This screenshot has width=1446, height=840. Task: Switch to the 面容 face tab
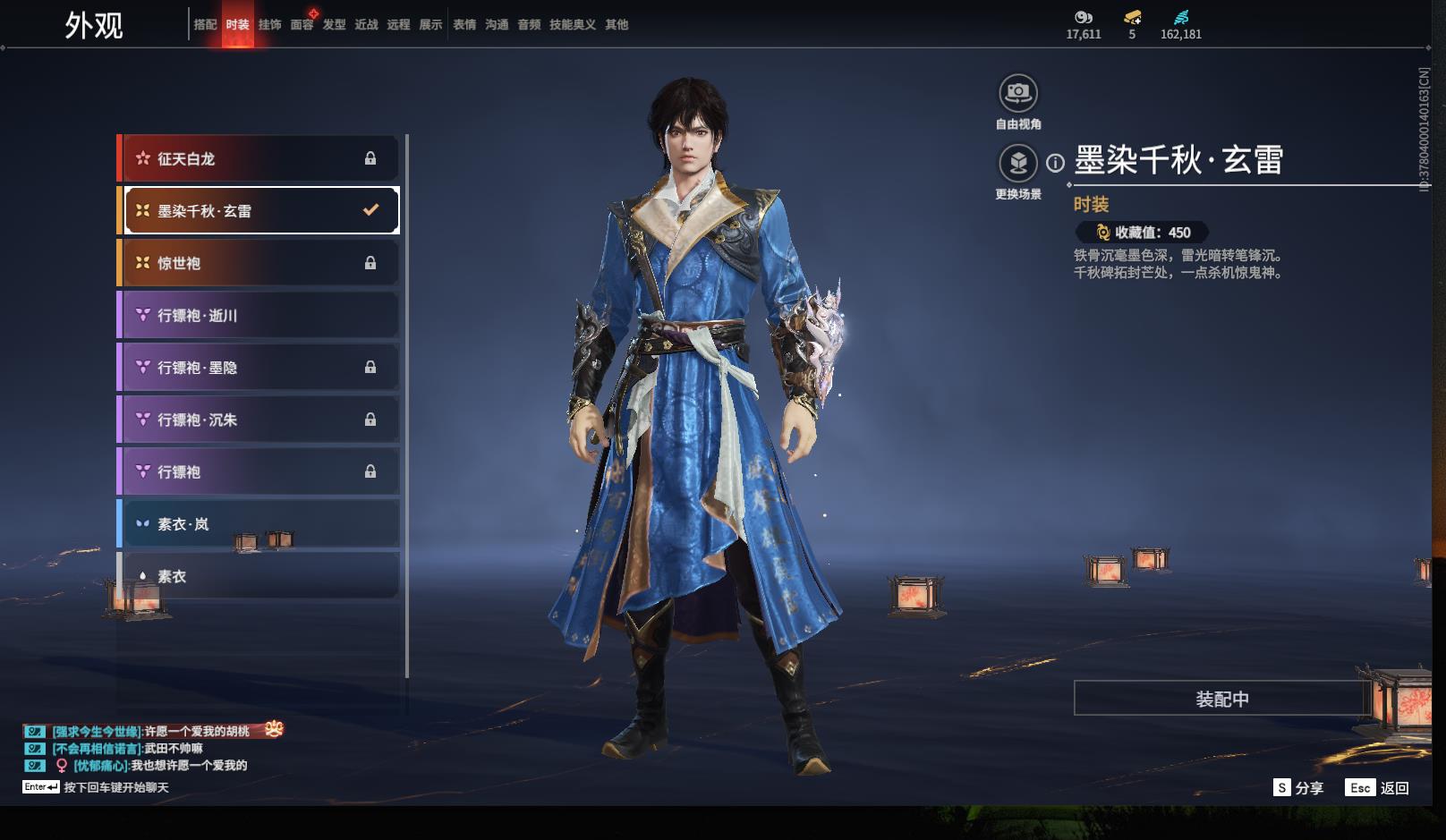302,25
